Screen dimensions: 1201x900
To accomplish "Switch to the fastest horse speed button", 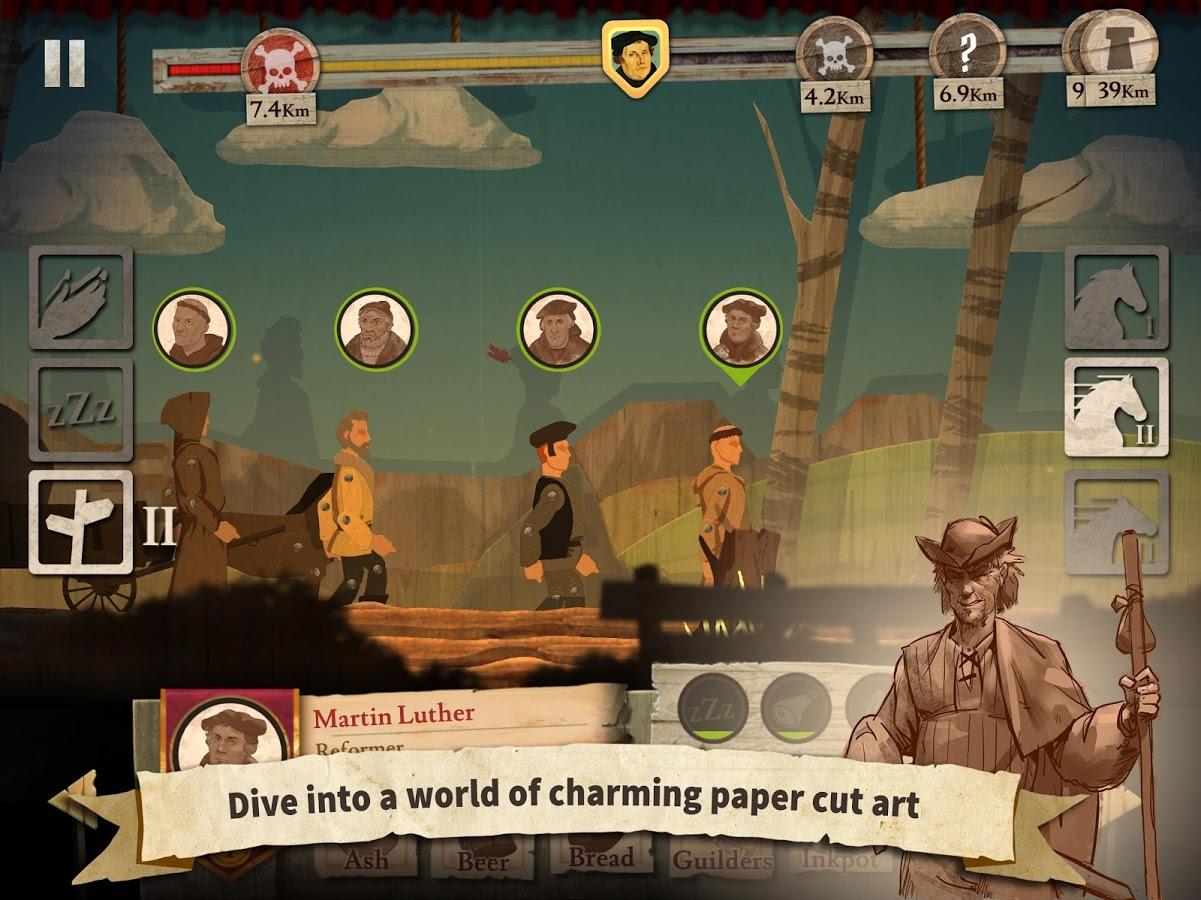I will tap(1116, 520).
